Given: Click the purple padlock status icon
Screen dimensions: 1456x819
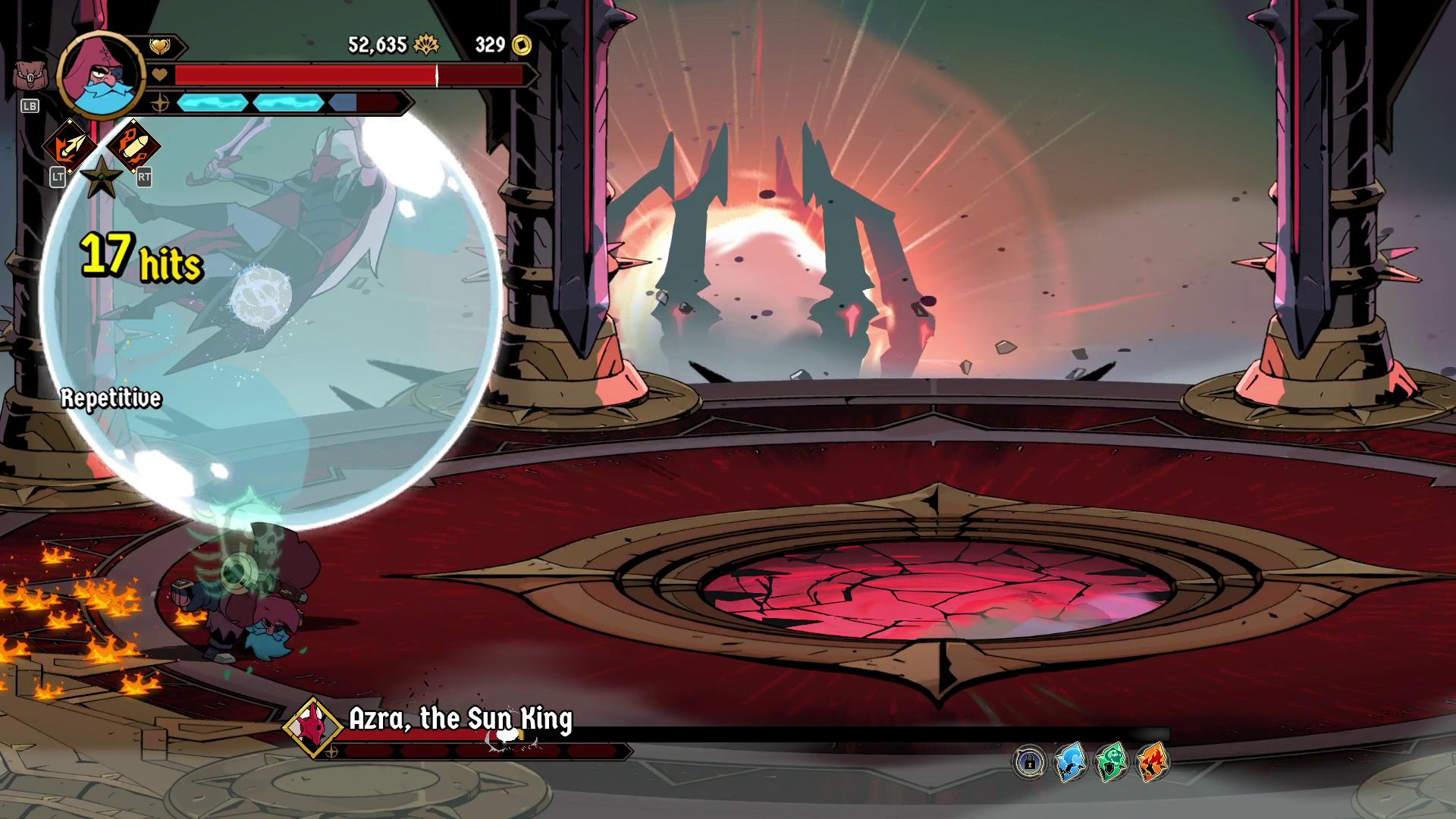Looking at the screenshot, I should (x=1030, y=762).
